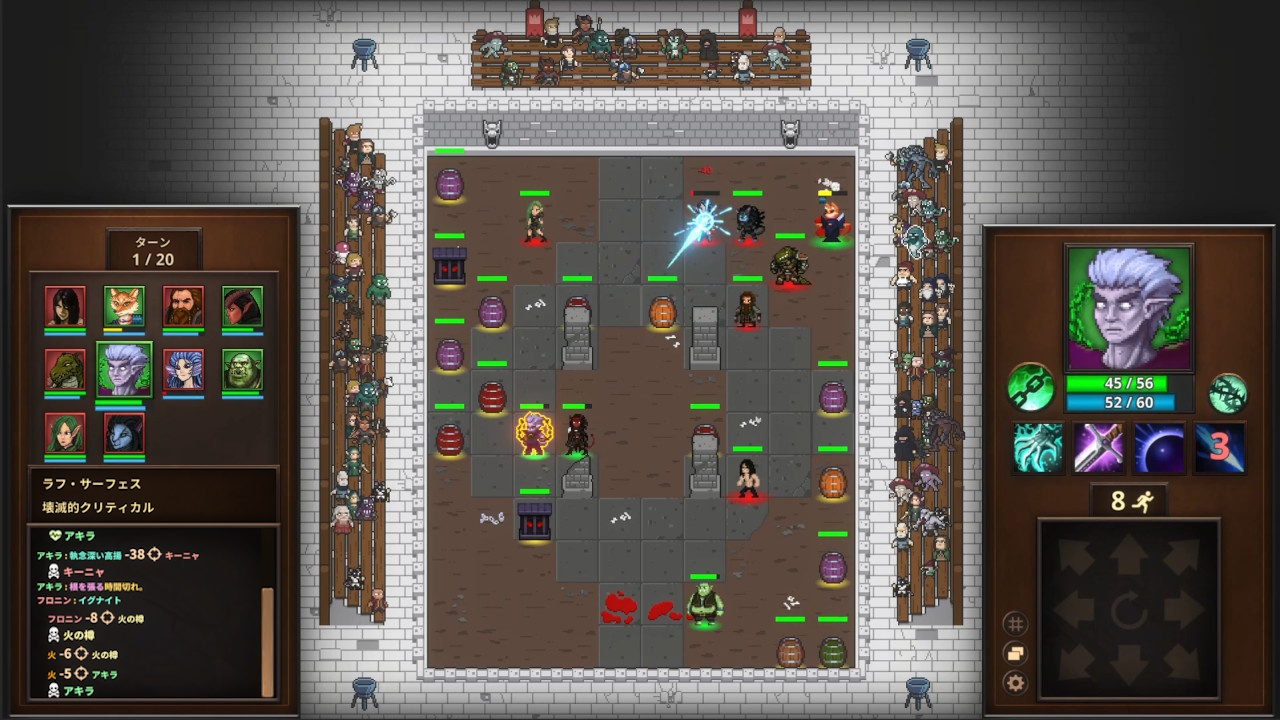Select the lizardman portrait in turn order
Image resolution: width=1280 pixels, height=720 pixels.
click(x=65, y=369)
